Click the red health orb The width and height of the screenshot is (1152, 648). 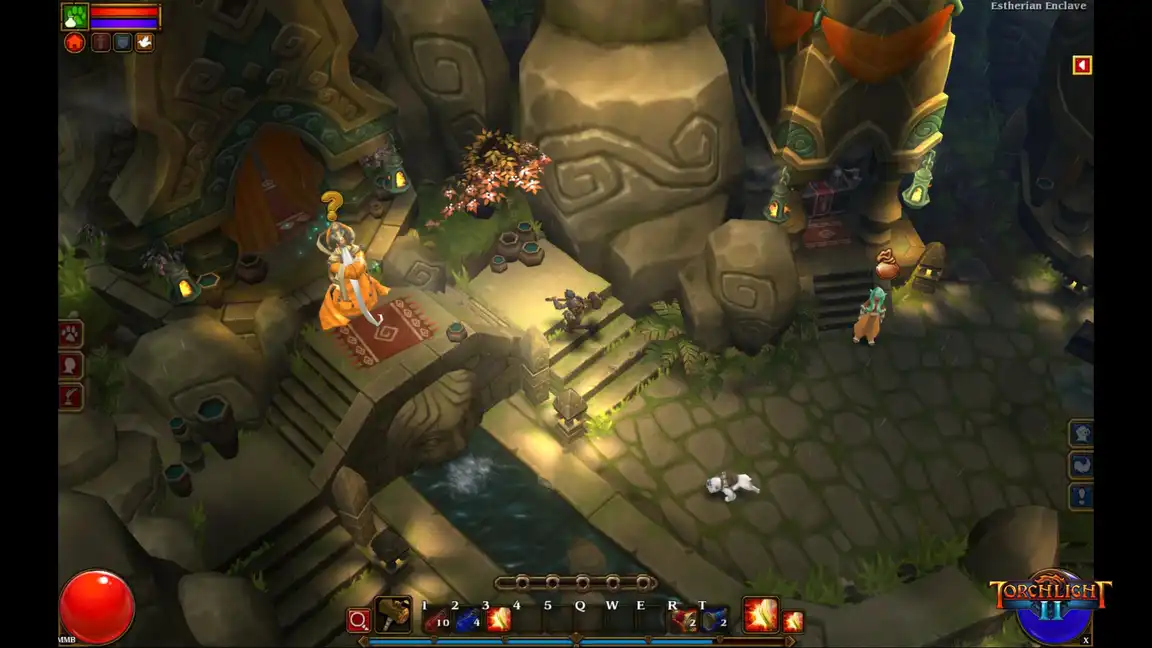pos(97,606)
